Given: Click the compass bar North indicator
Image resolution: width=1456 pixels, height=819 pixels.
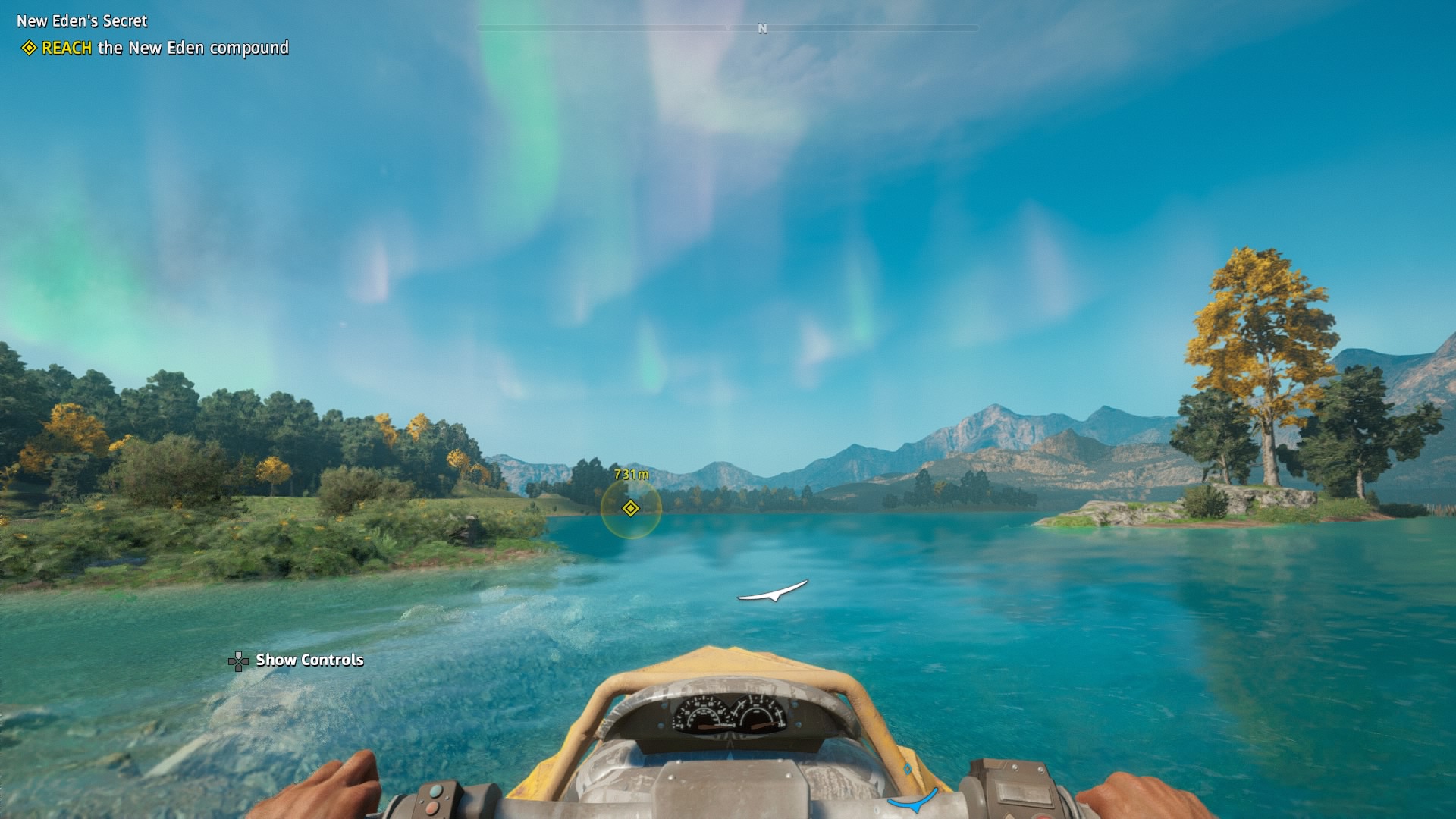Looking at the screenshot, I should tap(762, 29).
